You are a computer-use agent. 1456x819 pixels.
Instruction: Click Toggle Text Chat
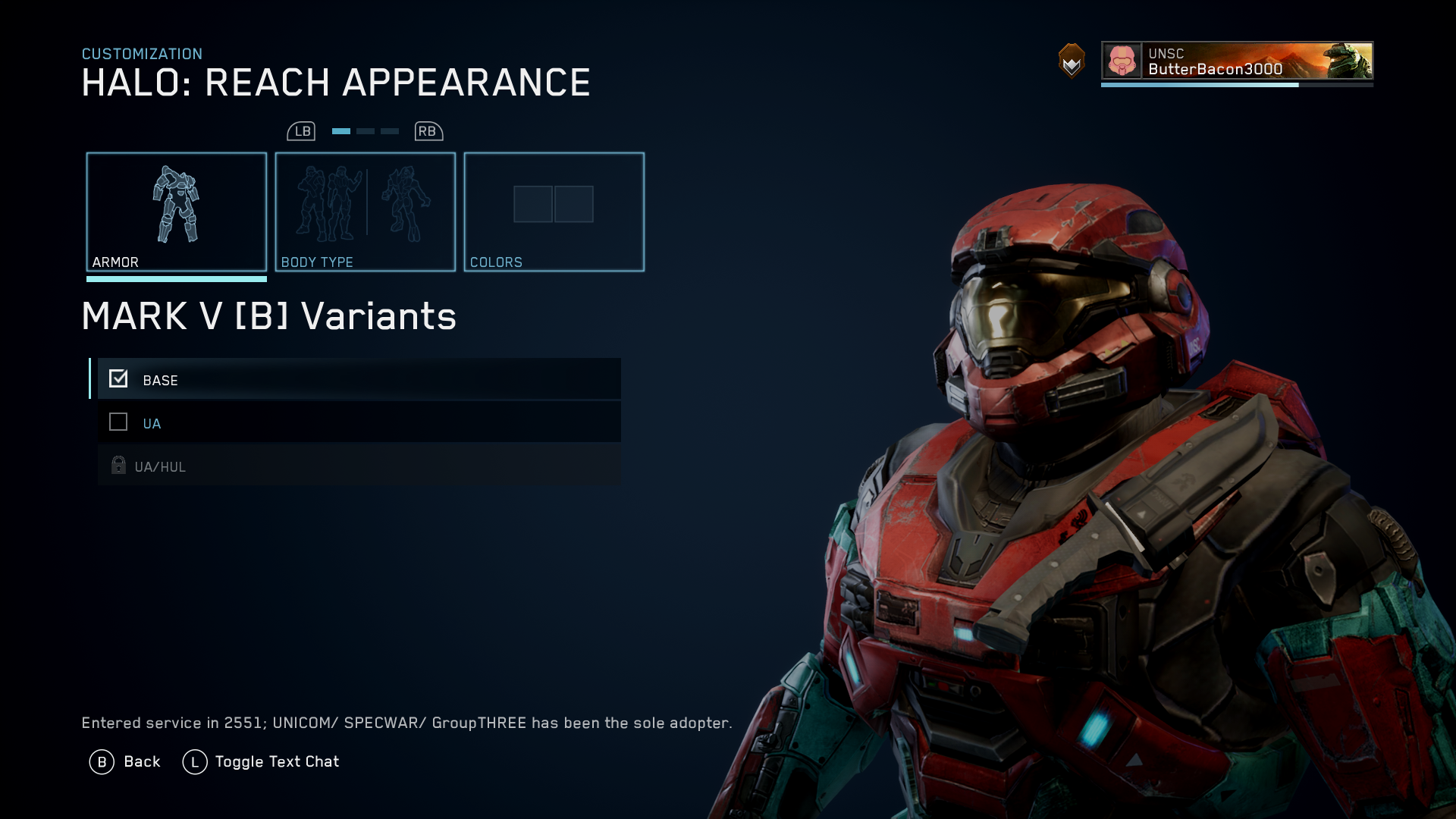(278, 761)
